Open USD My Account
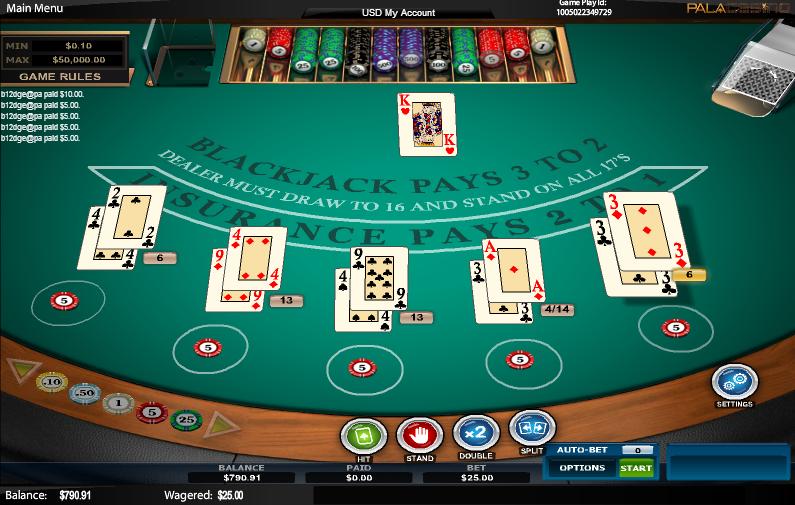The width and height of the screenshot is (795, 505). click(x=397, y=12)
